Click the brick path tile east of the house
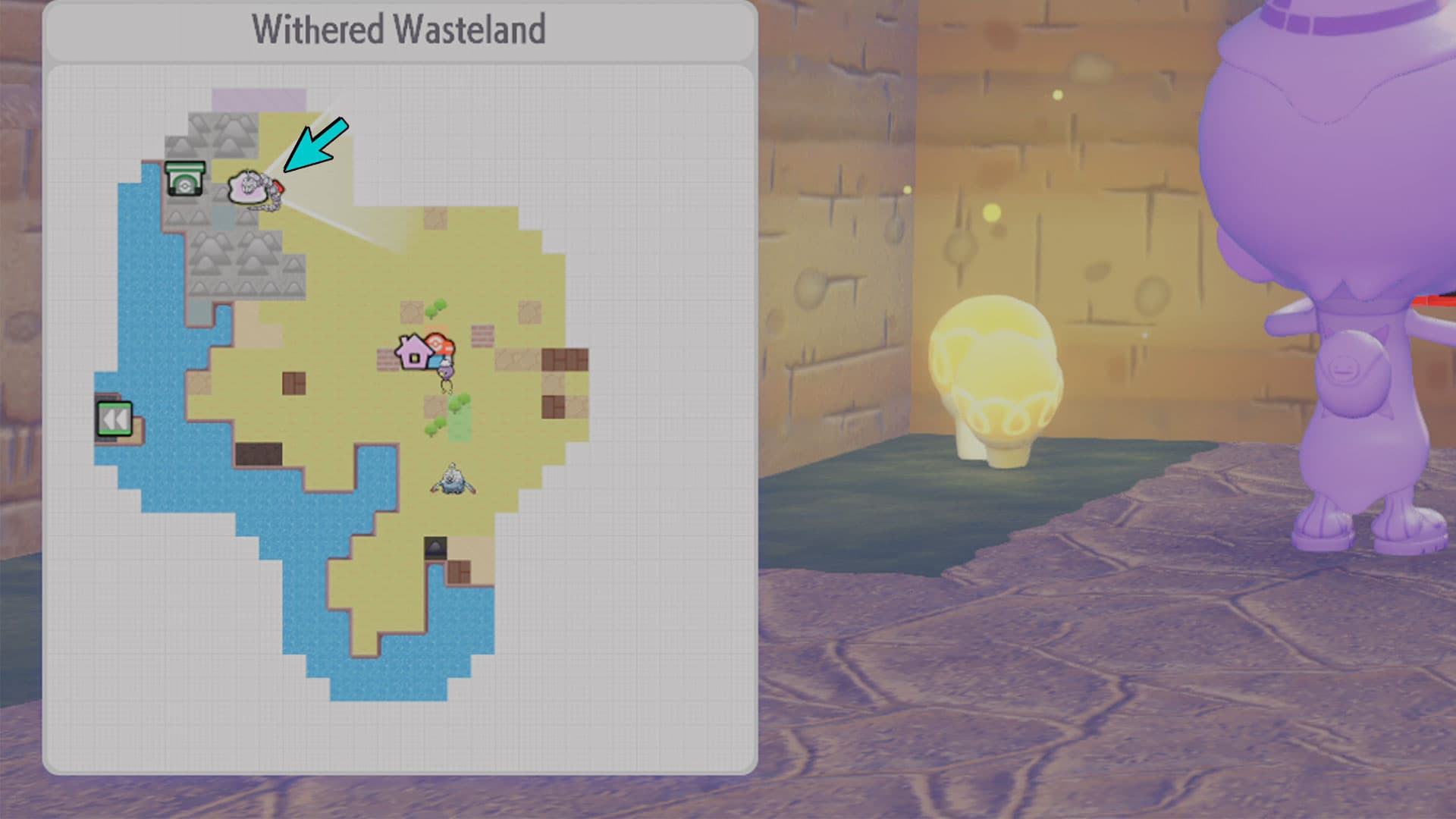 (482, 334)
